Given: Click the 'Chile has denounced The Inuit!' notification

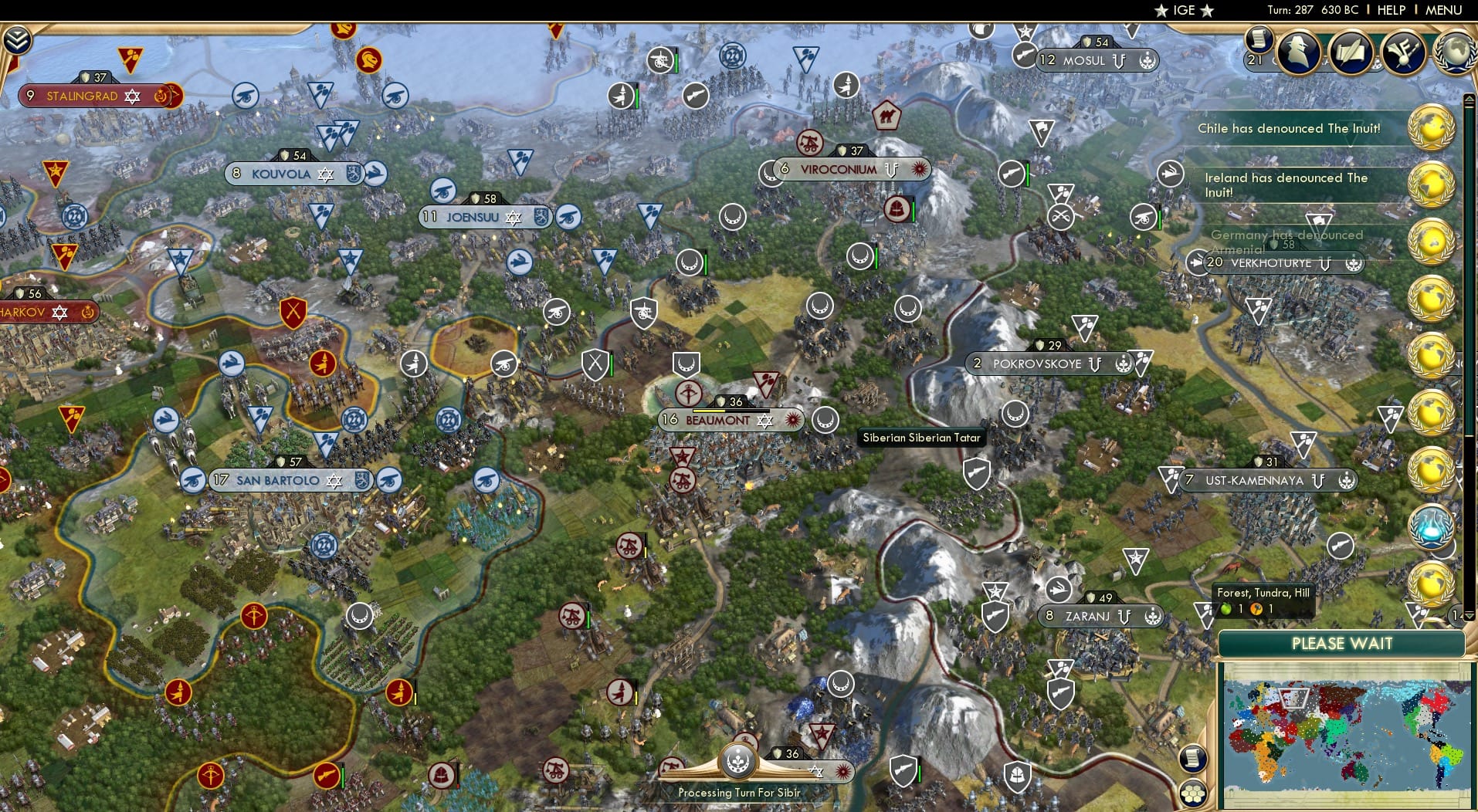Looking at the screenshot, I should click(1289, 129).
